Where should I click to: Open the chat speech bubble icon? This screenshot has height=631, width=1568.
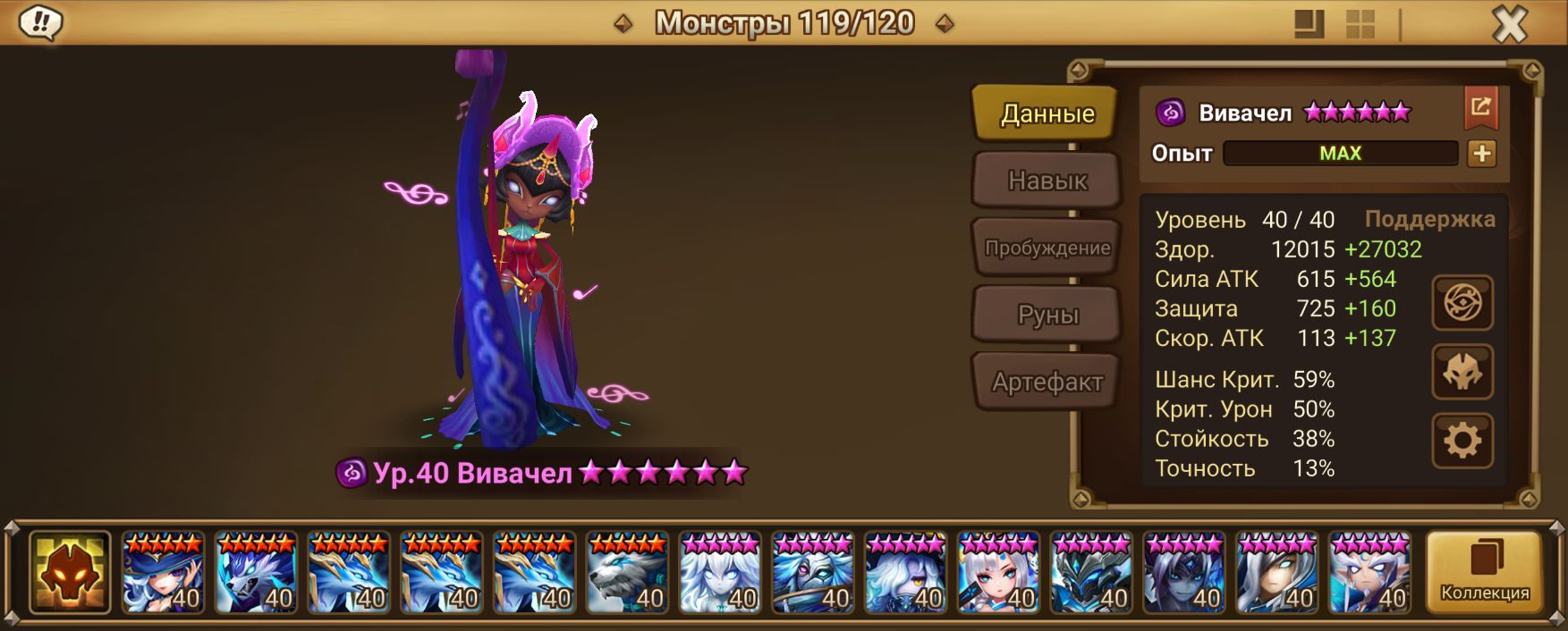point(40,22)
